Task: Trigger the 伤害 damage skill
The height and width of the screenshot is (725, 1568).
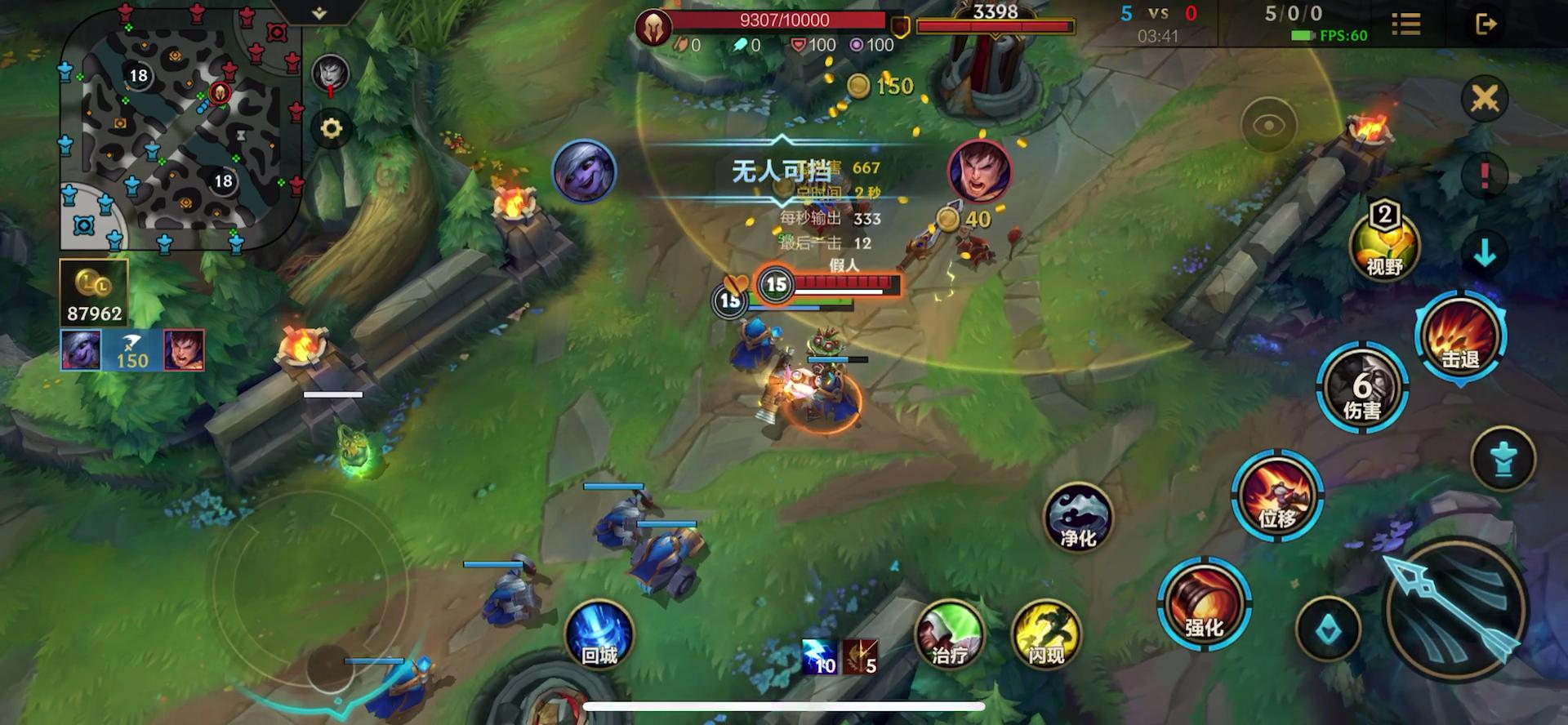Action: pyautogui.click(x=1361, y=389)
